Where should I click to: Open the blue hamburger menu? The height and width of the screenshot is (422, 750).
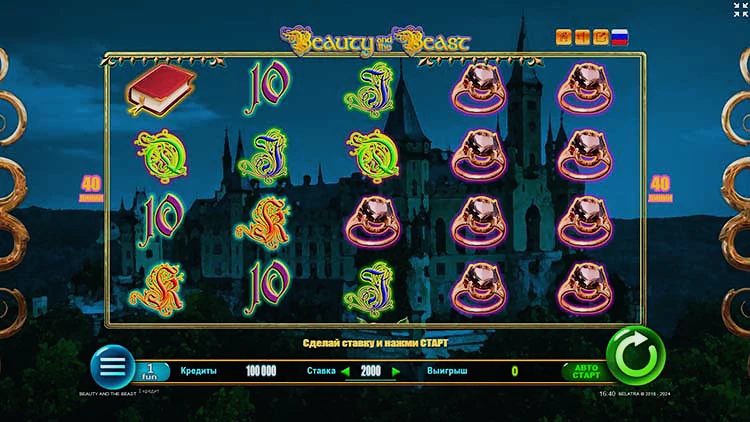(x=112, y=367)
